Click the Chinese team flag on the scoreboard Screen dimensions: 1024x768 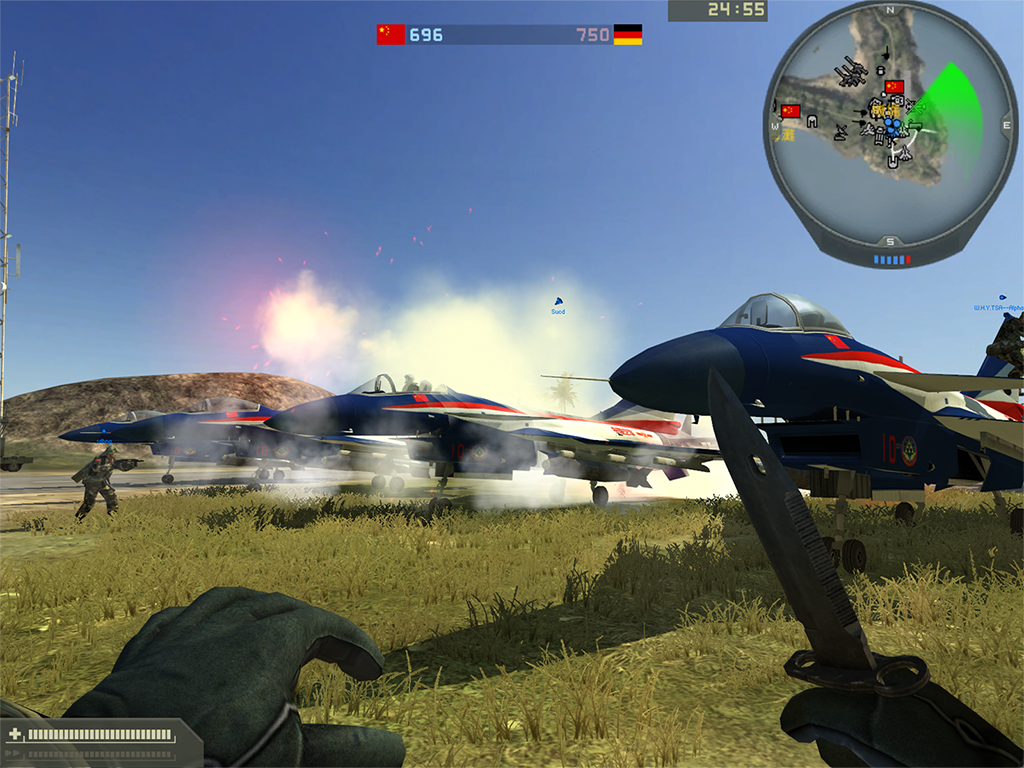click(390, 35)
